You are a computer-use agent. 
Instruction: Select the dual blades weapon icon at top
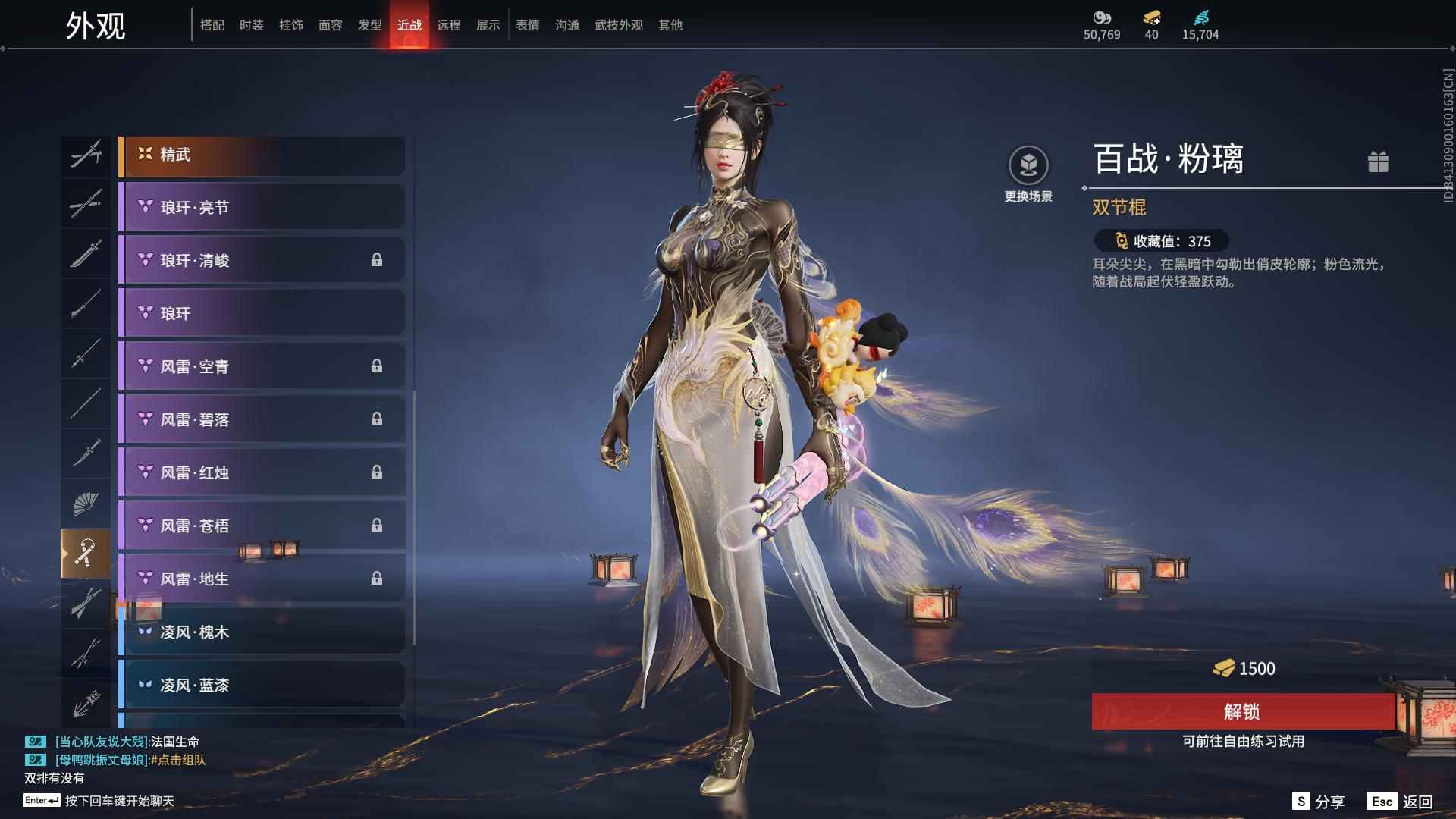point(86,154)
